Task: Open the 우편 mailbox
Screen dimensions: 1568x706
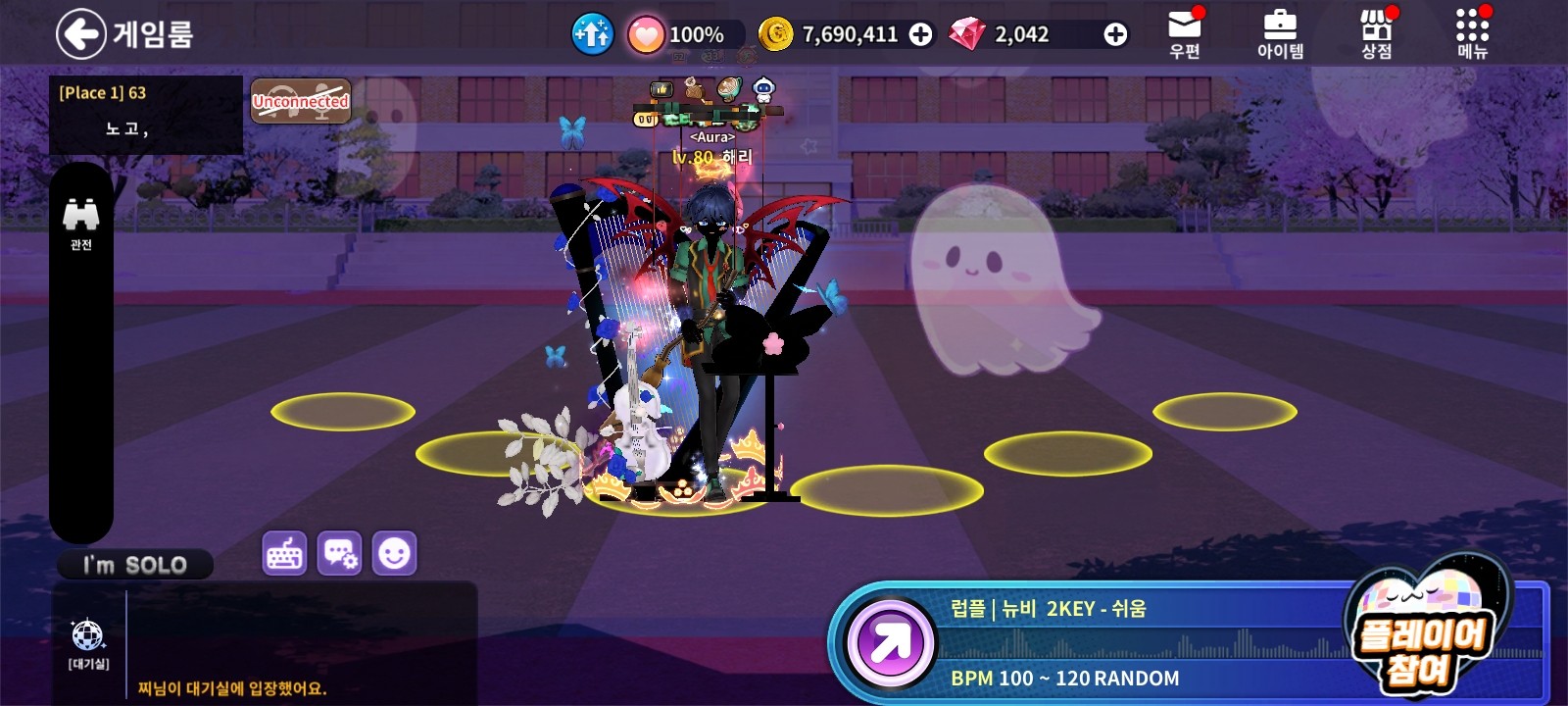Action: [x=1185, y=34]
